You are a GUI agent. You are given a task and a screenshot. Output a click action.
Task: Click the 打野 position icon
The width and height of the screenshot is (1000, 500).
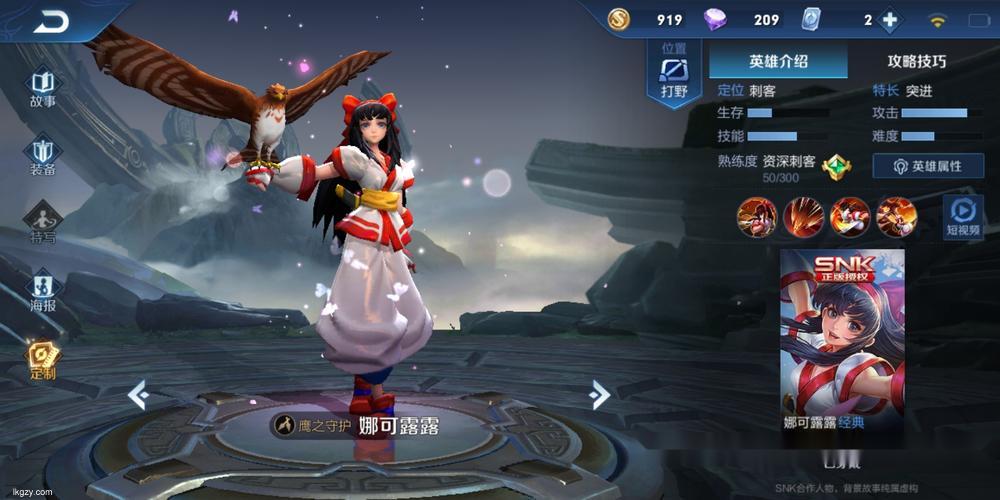(x=674, y=75)
